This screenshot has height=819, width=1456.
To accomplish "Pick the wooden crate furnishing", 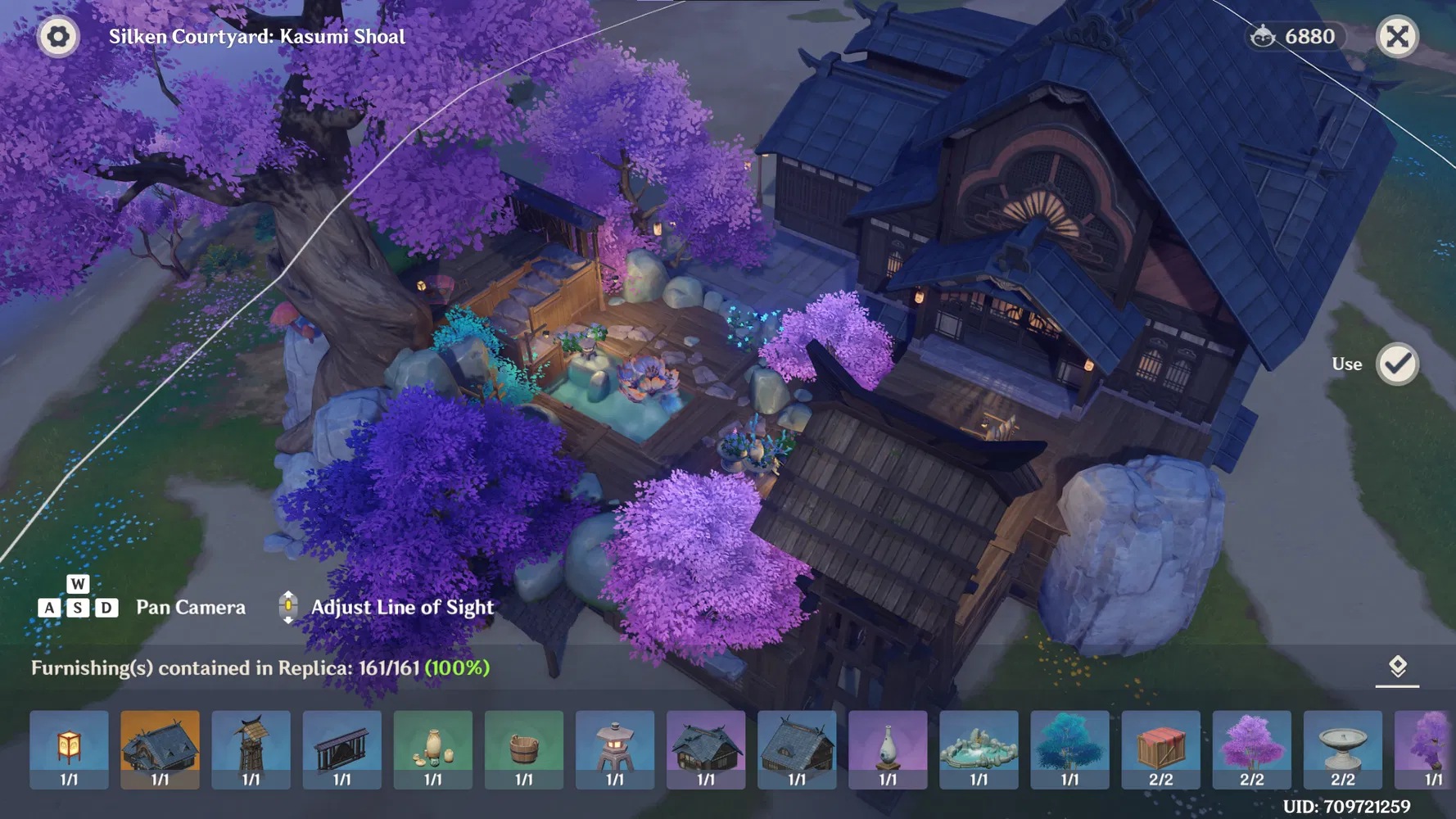I will 1160,749.
